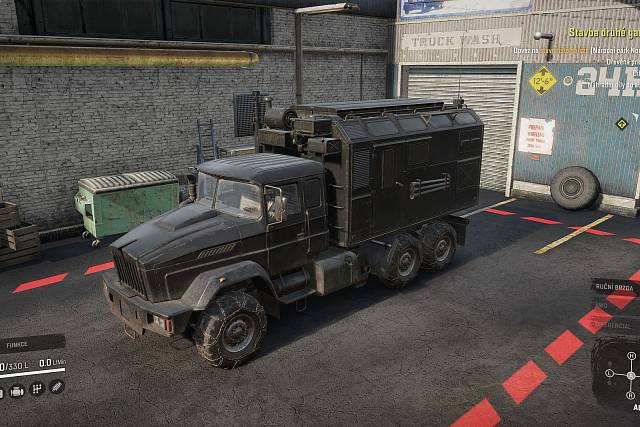This screenshot has width=640, height=427.
Task: Click the diamond waypoint marker
Action: click(x=622, y=124)
